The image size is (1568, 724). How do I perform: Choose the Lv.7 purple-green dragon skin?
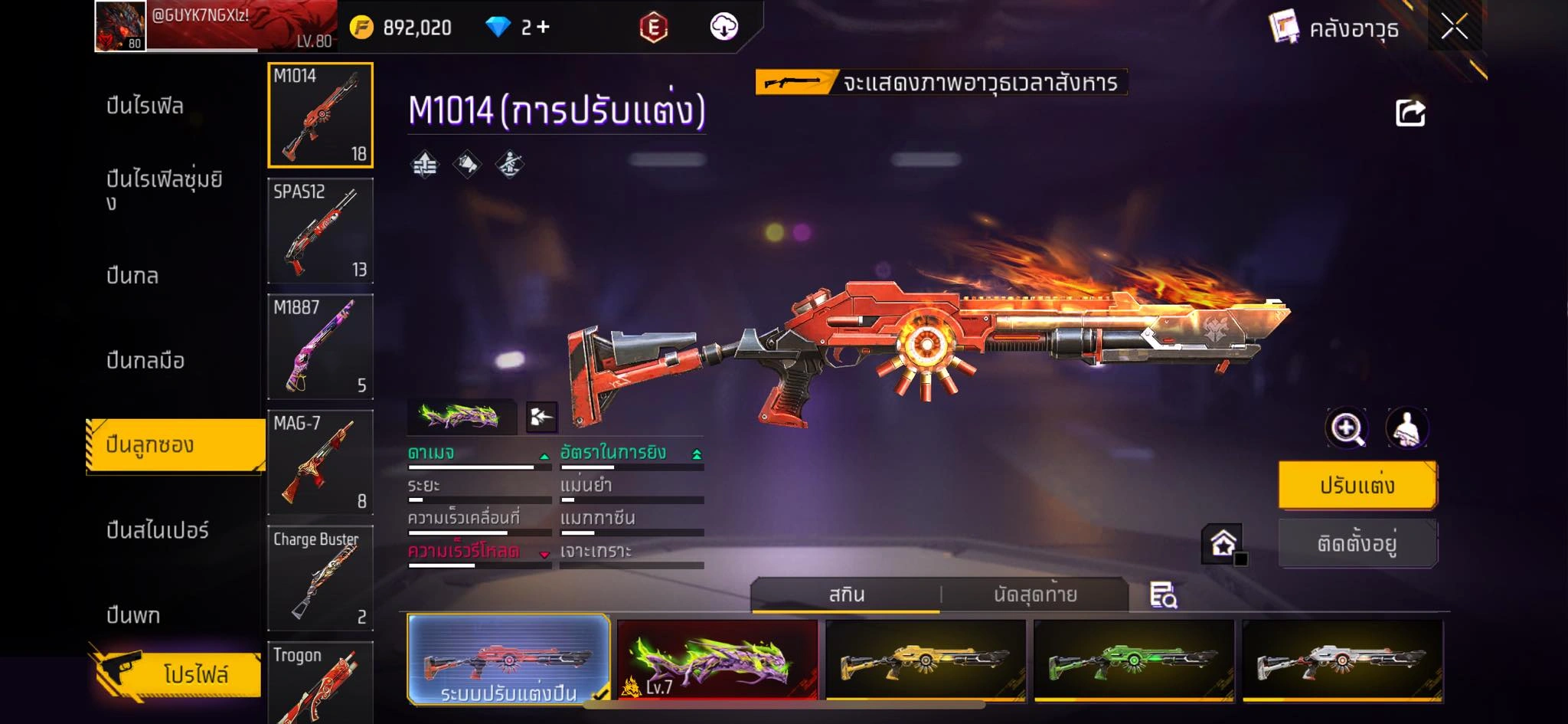click(x=717, y=660)
